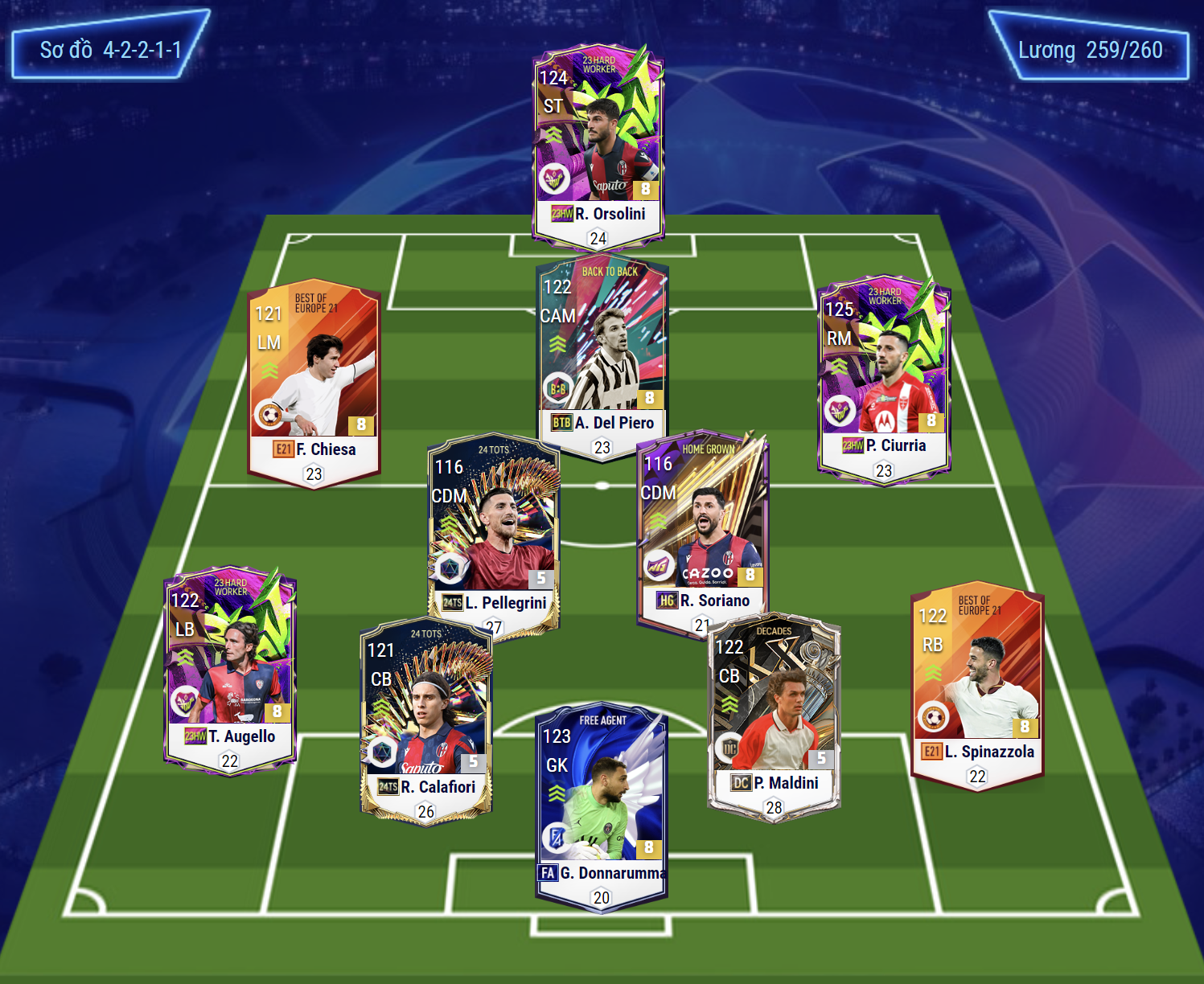The height and width of the screenshot is (984, 1204).
Task: Open the 4-2-2-1-1 formation selector
Action: point(110,50)
